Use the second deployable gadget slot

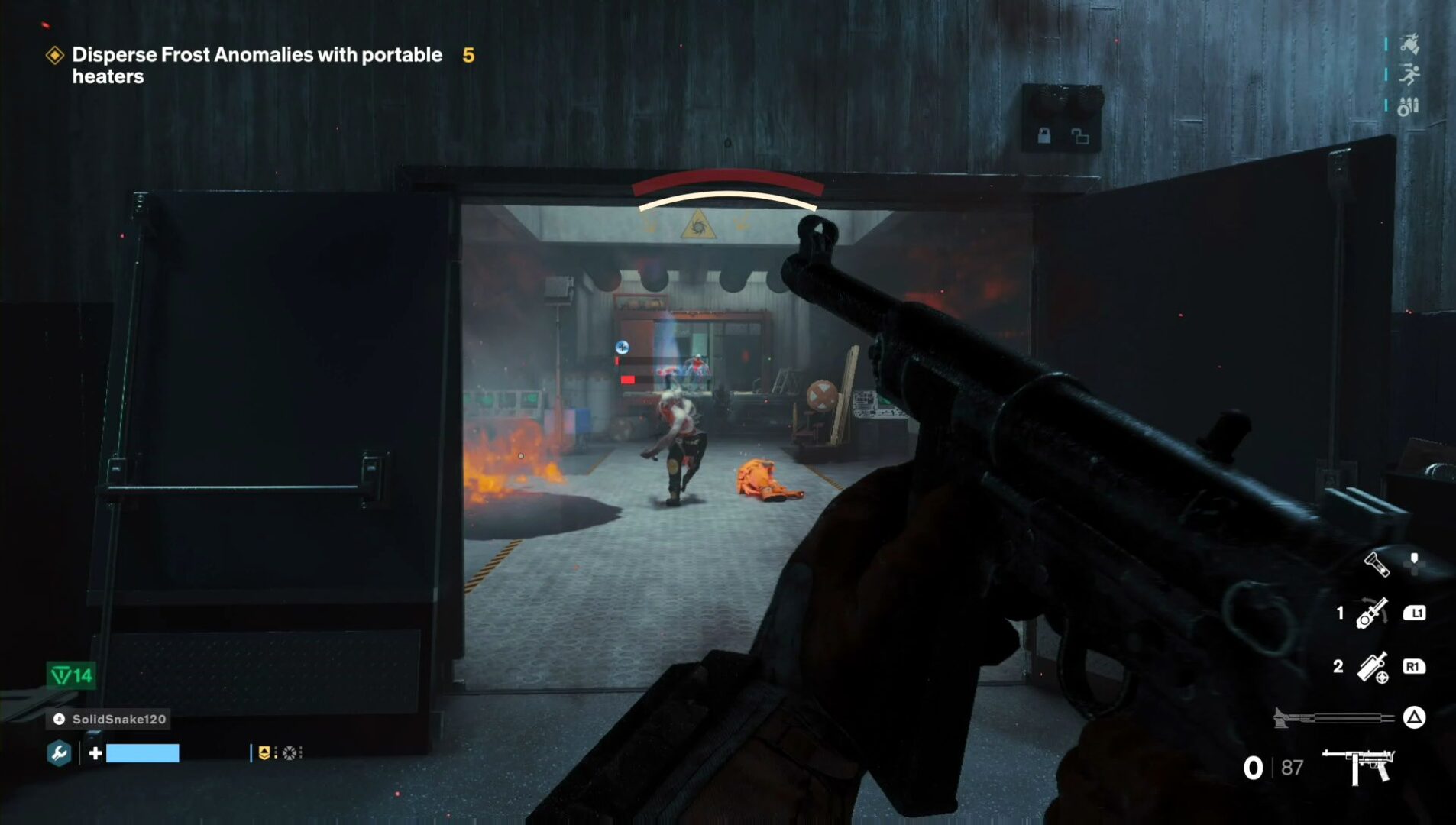pos(1372,667)
